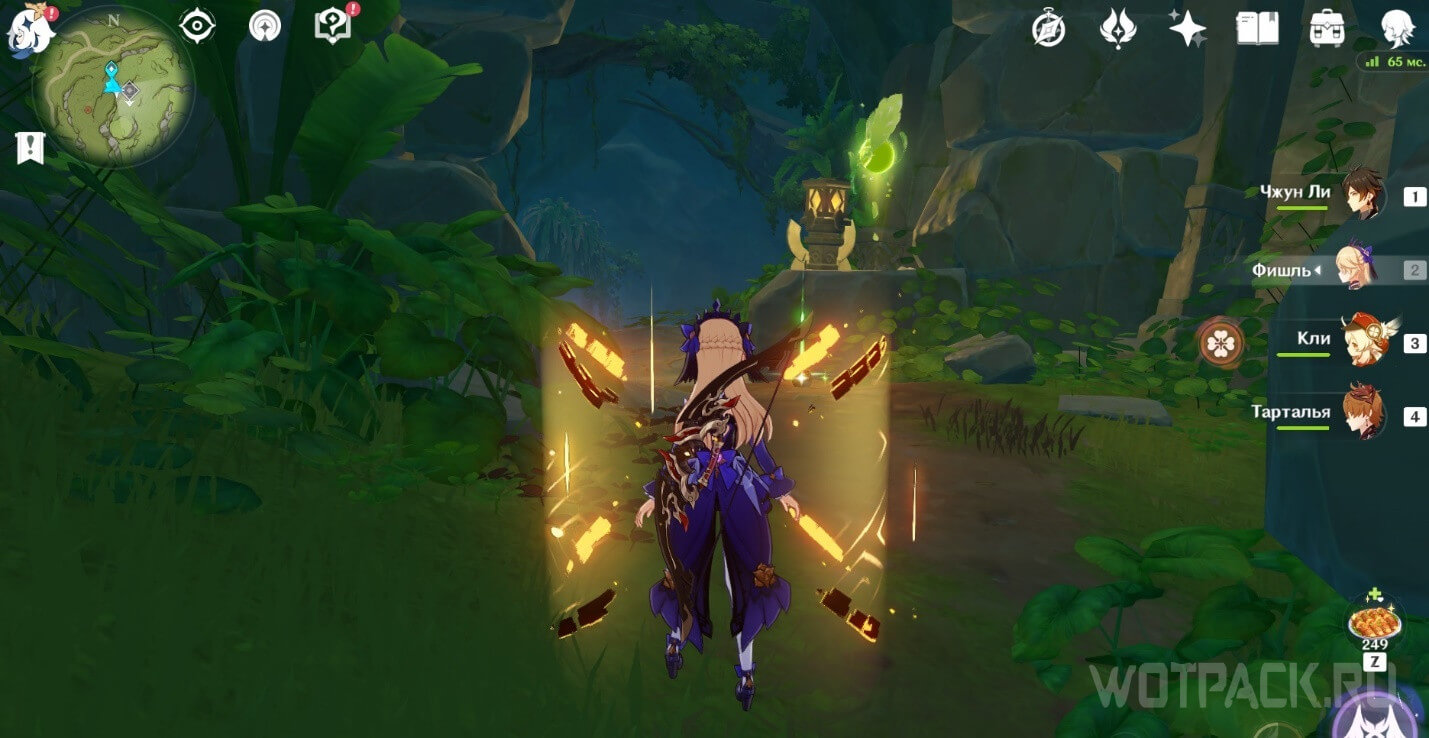Use the food quick-slot with 249 count
Image resolution: width=1429 pixels, height=738 pixels.
(x=1374, y=623)
